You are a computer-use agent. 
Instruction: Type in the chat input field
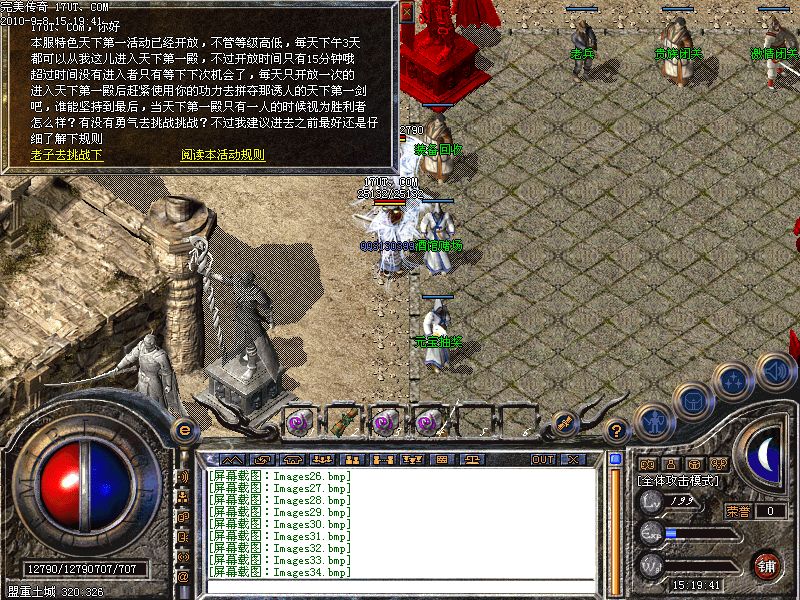point(400,586)
